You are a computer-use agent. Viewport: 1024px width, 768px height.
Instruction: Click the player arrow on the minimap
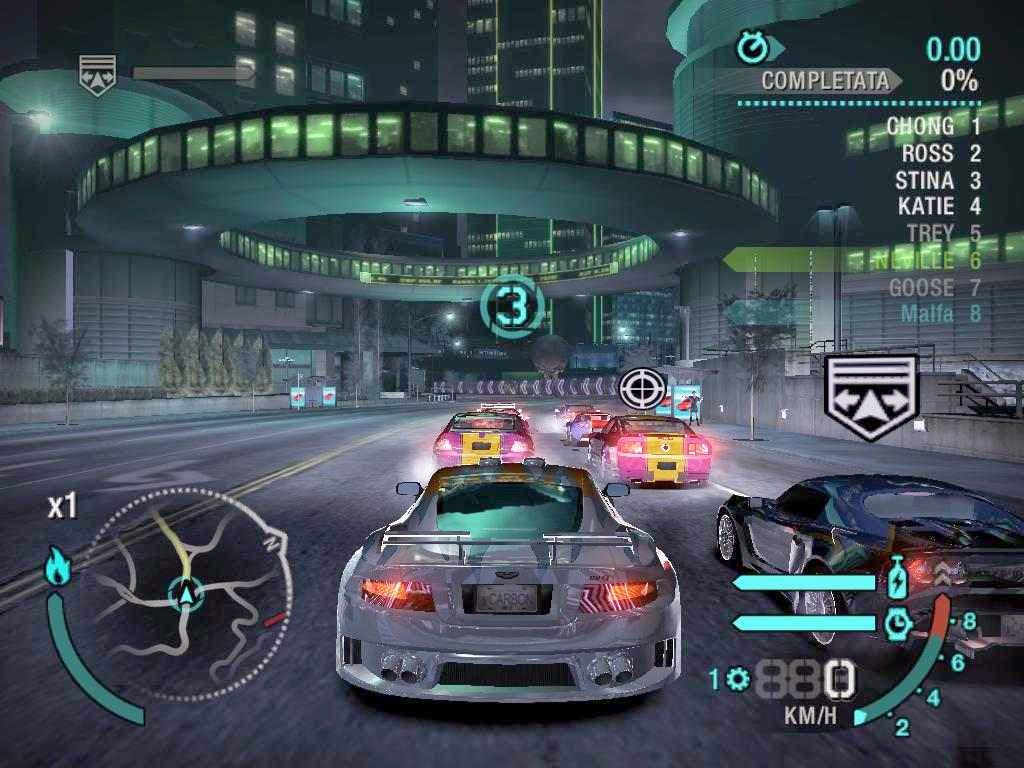(x=185, y=596)
